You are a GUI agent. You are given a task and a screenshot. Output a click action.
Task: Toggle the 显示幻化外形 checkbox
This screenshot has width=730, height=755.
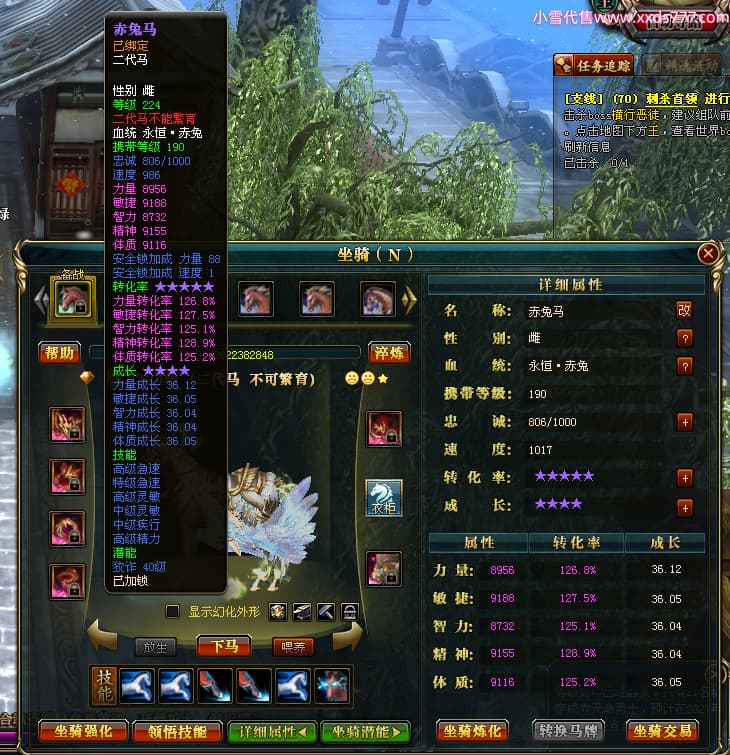tap(172, 611)
